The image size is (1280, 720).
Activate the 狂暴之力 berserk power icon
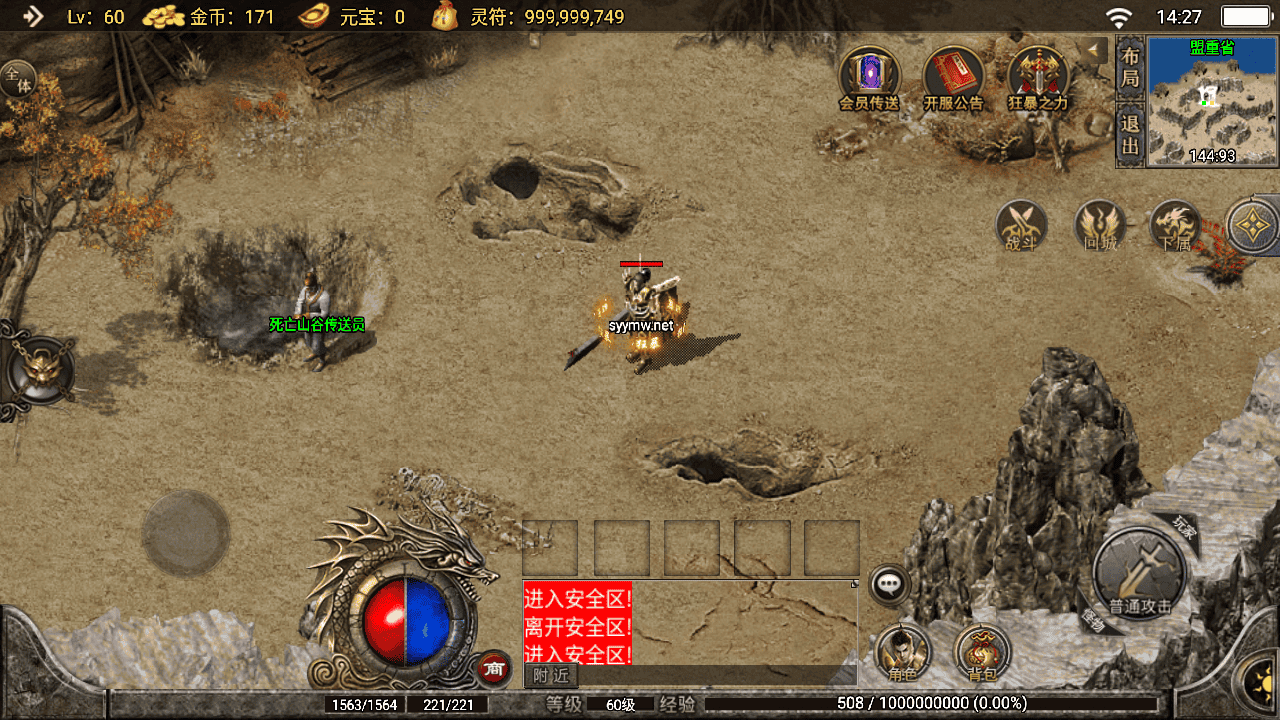[1037, 77]
